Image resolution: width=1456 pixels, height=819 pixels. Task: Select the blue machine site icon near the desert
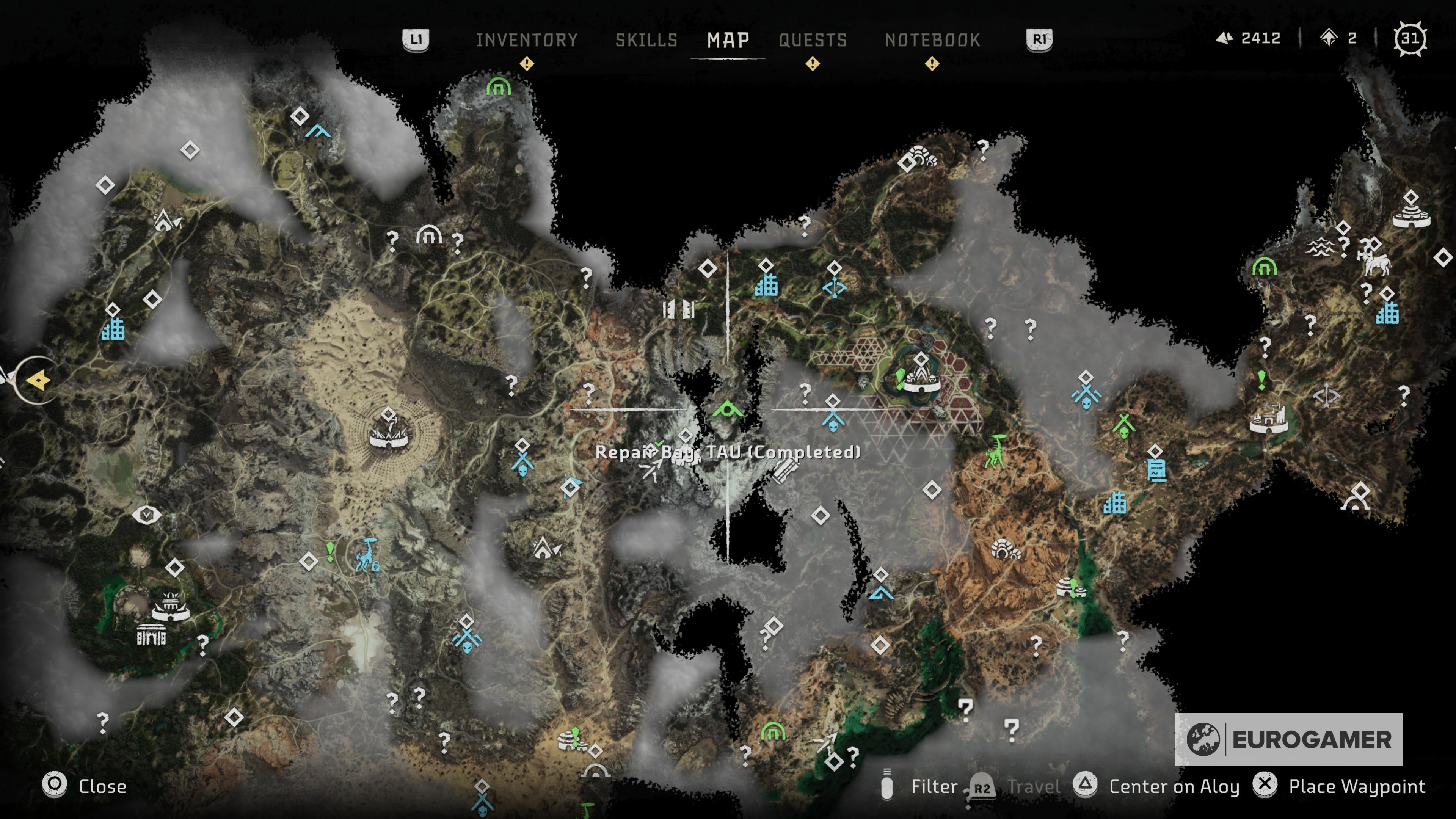tap(366, 558)
